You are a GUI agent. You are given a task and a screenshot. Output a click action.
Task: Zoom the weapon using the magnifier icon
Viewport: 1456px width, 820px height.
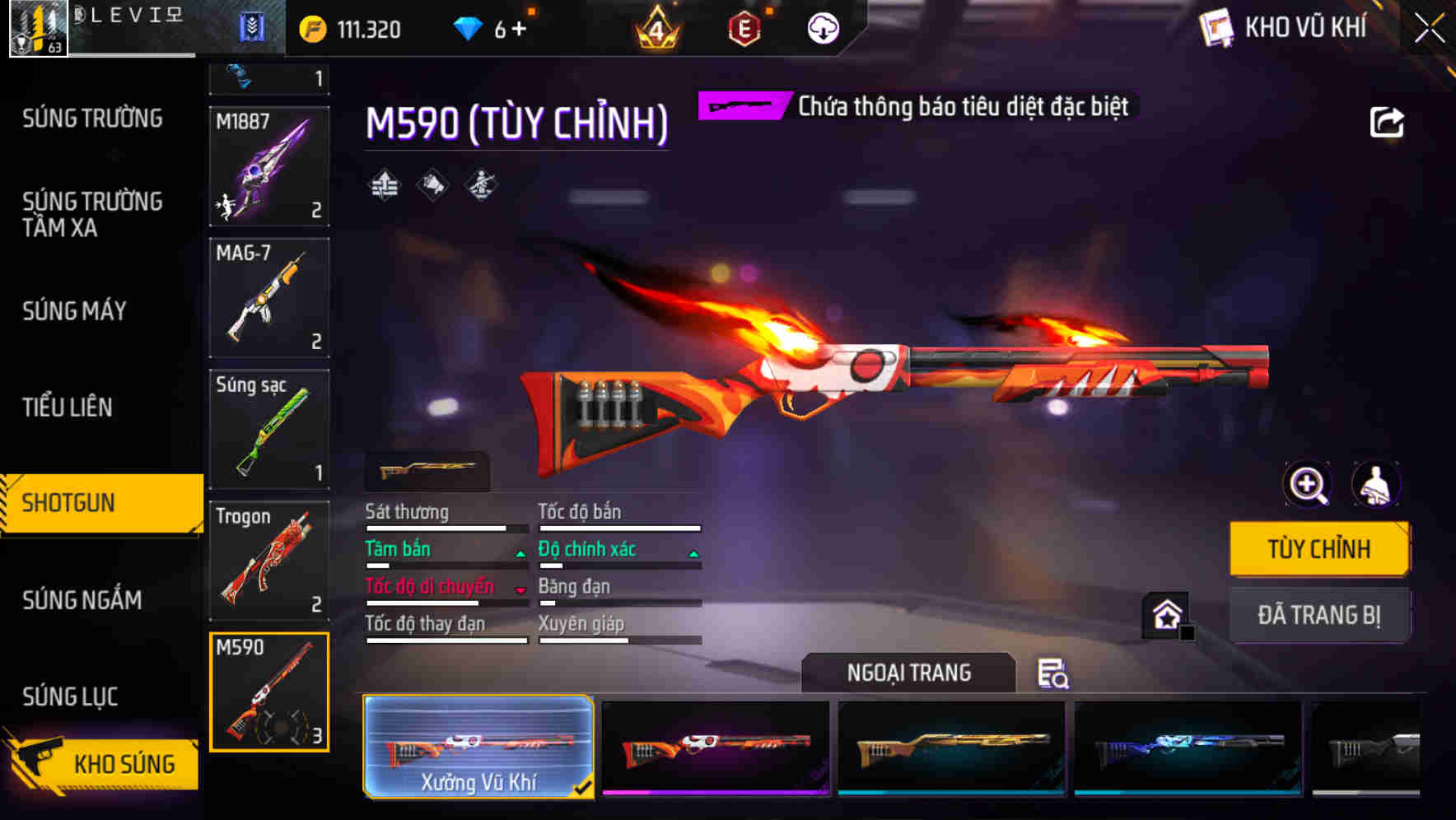point(1307,485)
